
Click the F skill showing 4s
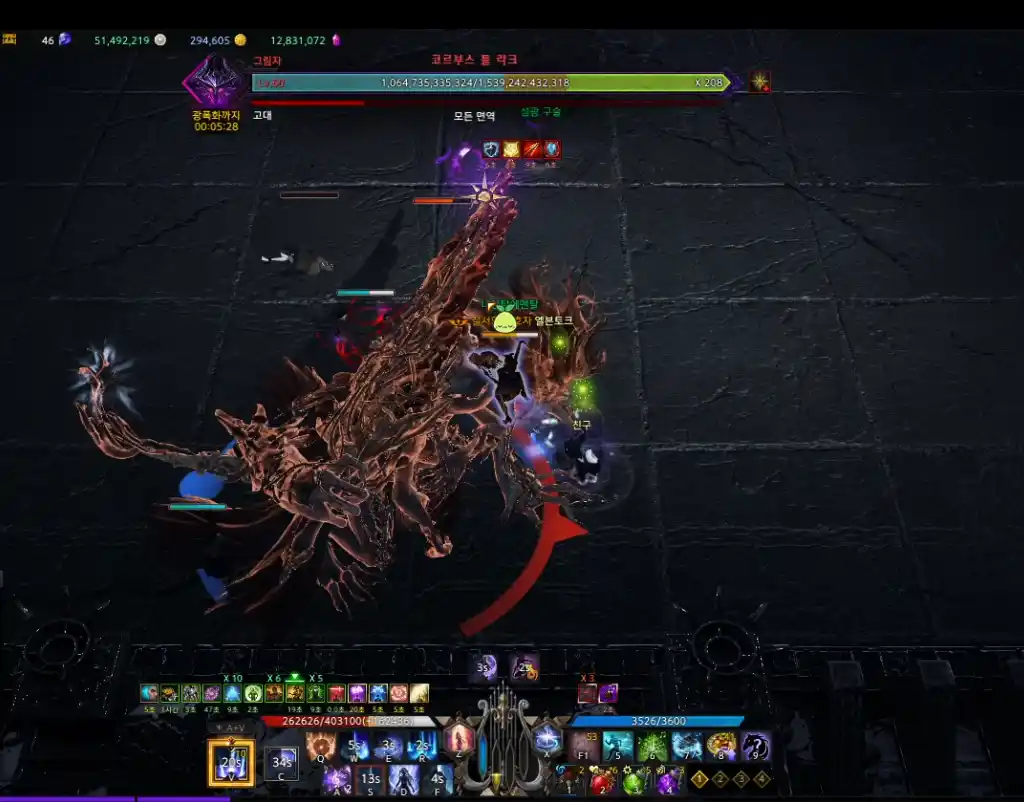[x=437, y=779]
